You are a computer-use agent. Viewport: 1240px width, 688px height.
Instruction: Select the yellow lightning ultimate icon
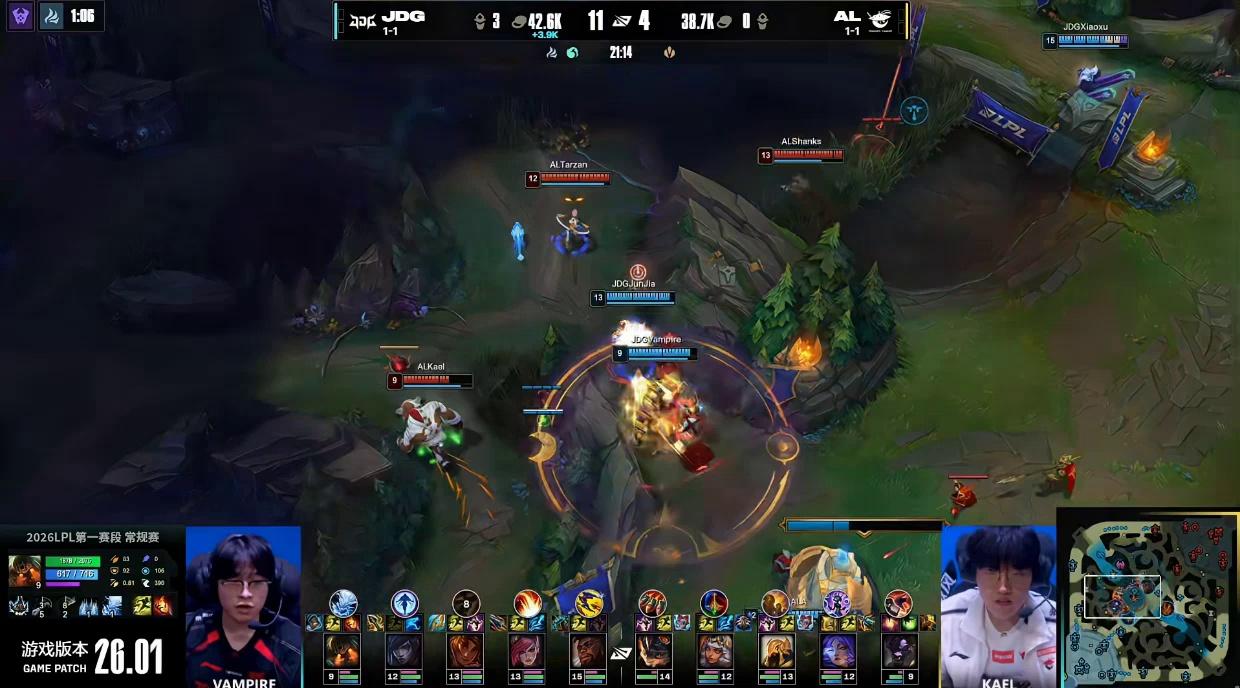click(589, 603)
